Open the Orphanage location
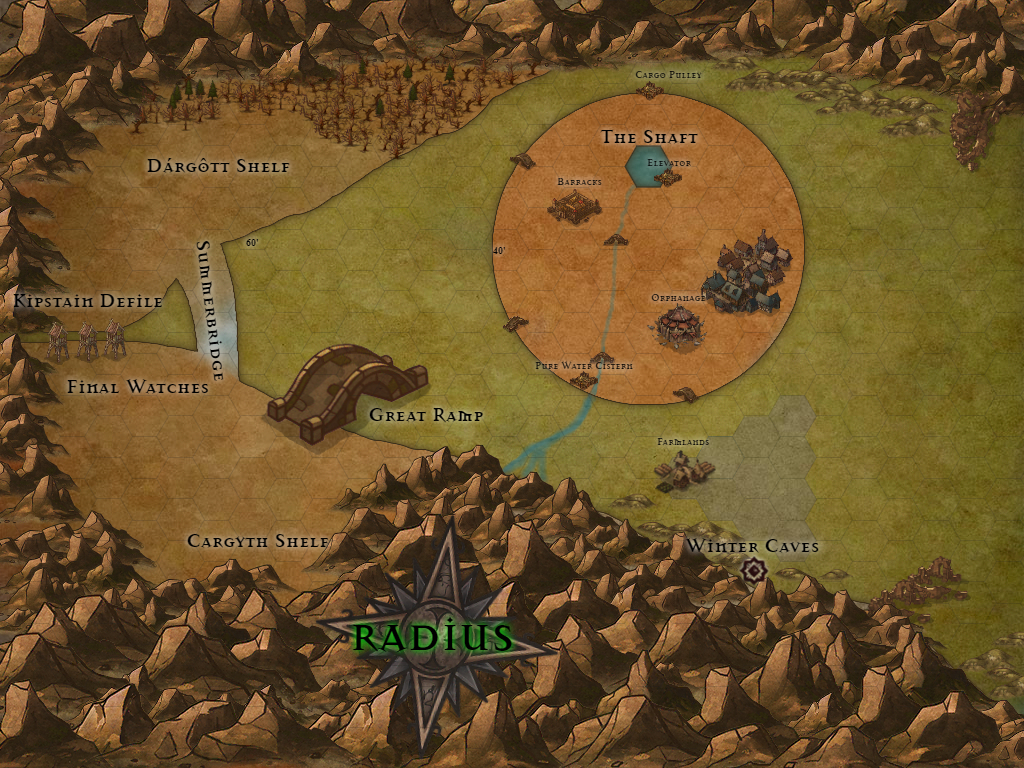The width and height of the screenshot is (1024, 768). tap(680, 325)
